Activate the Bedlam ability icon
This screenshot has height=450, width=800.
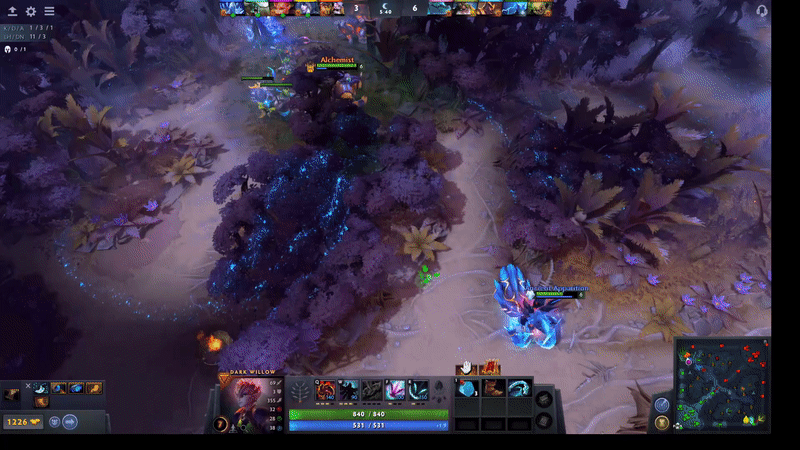click(x=394, y=390)
